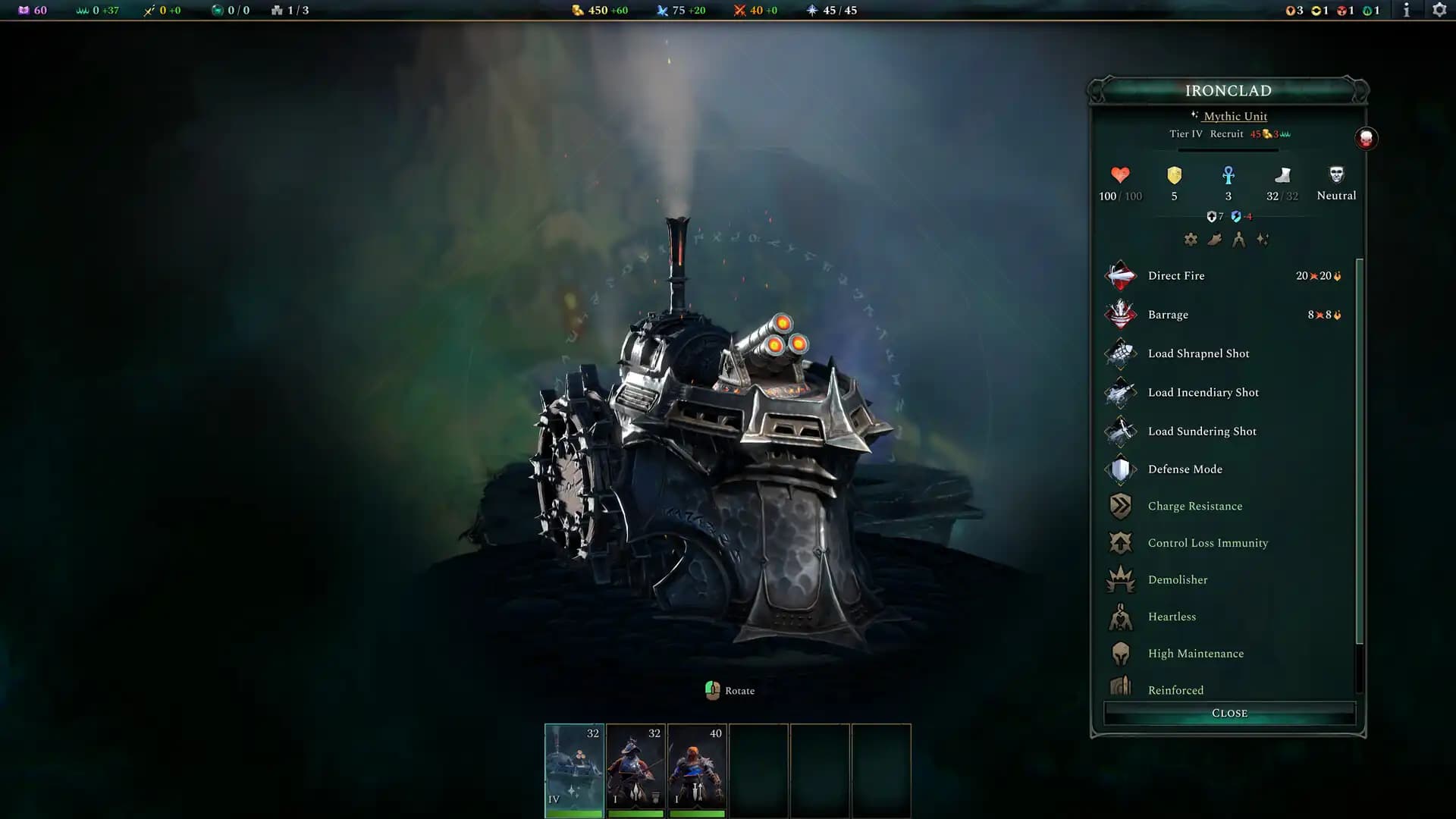Open the Mythic Unit link

click(x=1236, y=116)
